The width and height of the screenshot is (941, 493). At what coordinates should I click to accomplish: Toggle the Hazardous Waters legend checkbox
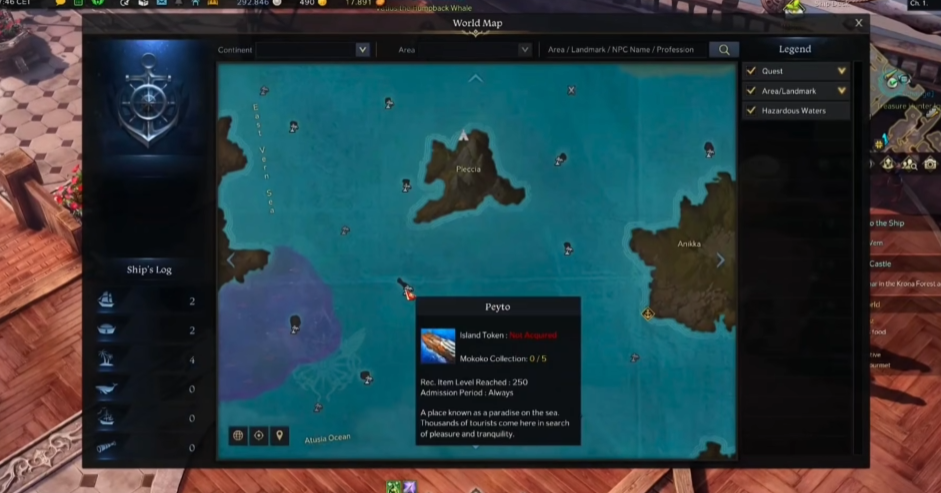[x=751, y=111]
